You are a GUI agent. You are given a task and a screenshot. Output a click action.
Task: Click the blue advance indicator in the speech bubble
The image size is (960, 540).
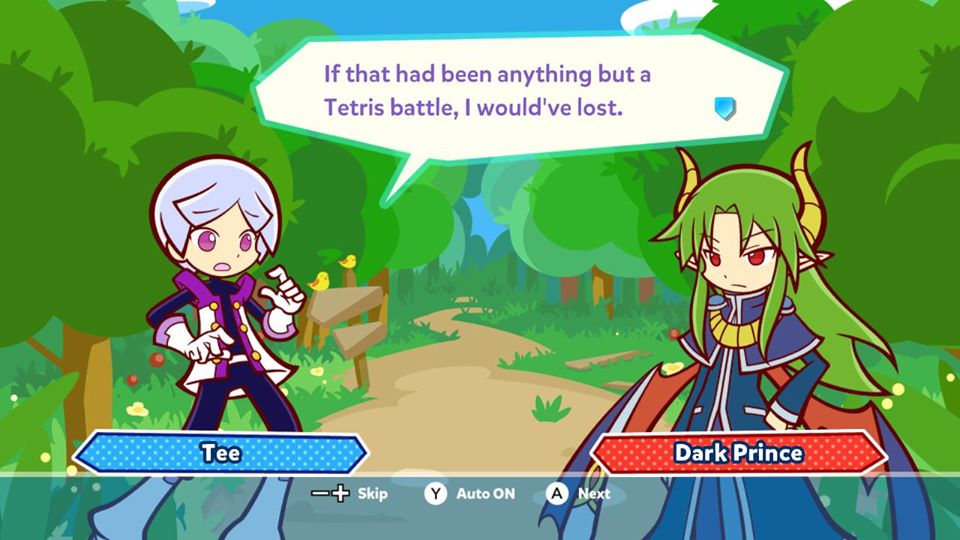724,107
